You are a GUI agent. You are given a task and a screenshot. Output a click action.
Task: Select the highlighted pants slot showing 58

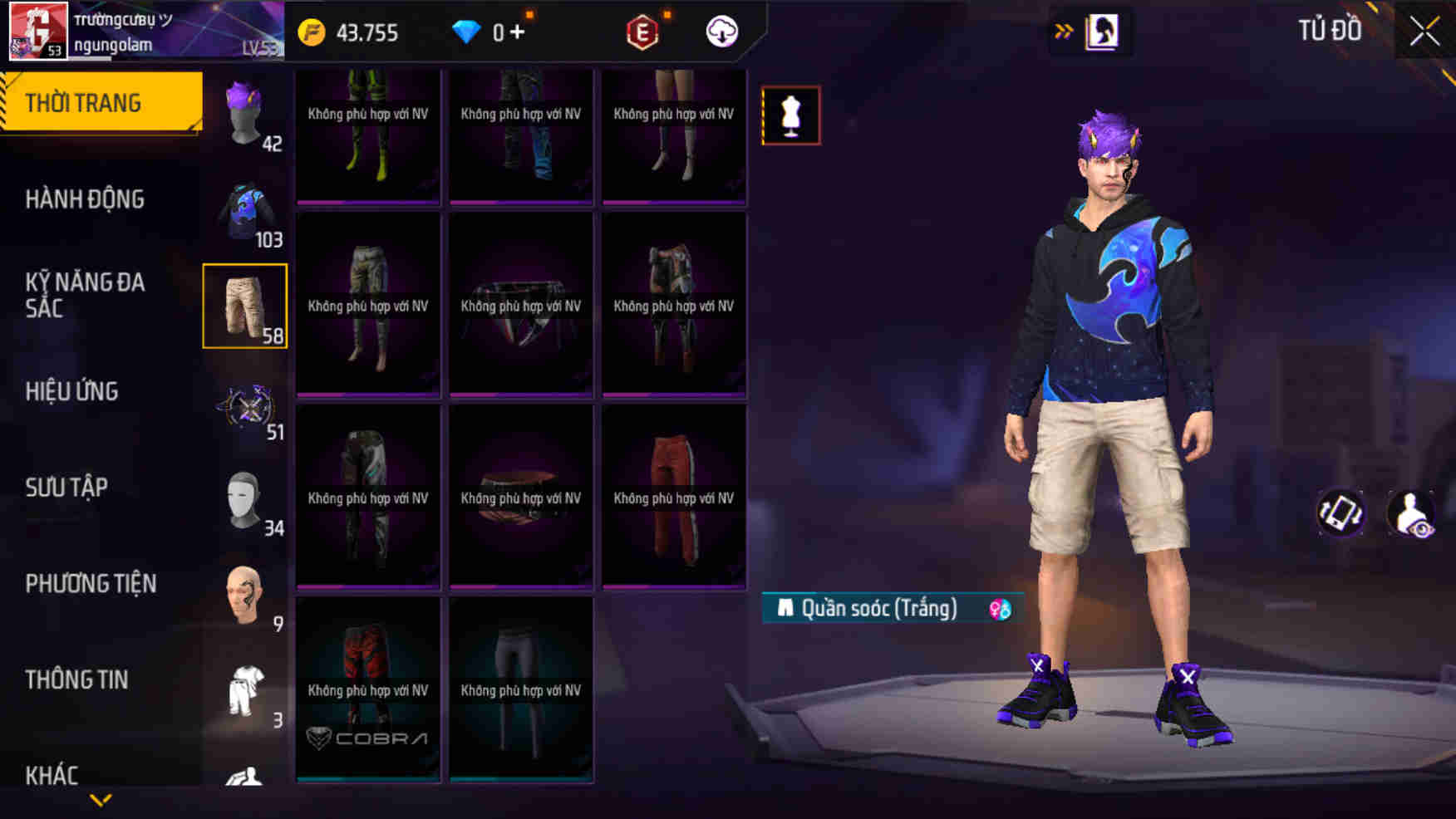[245, 306]
